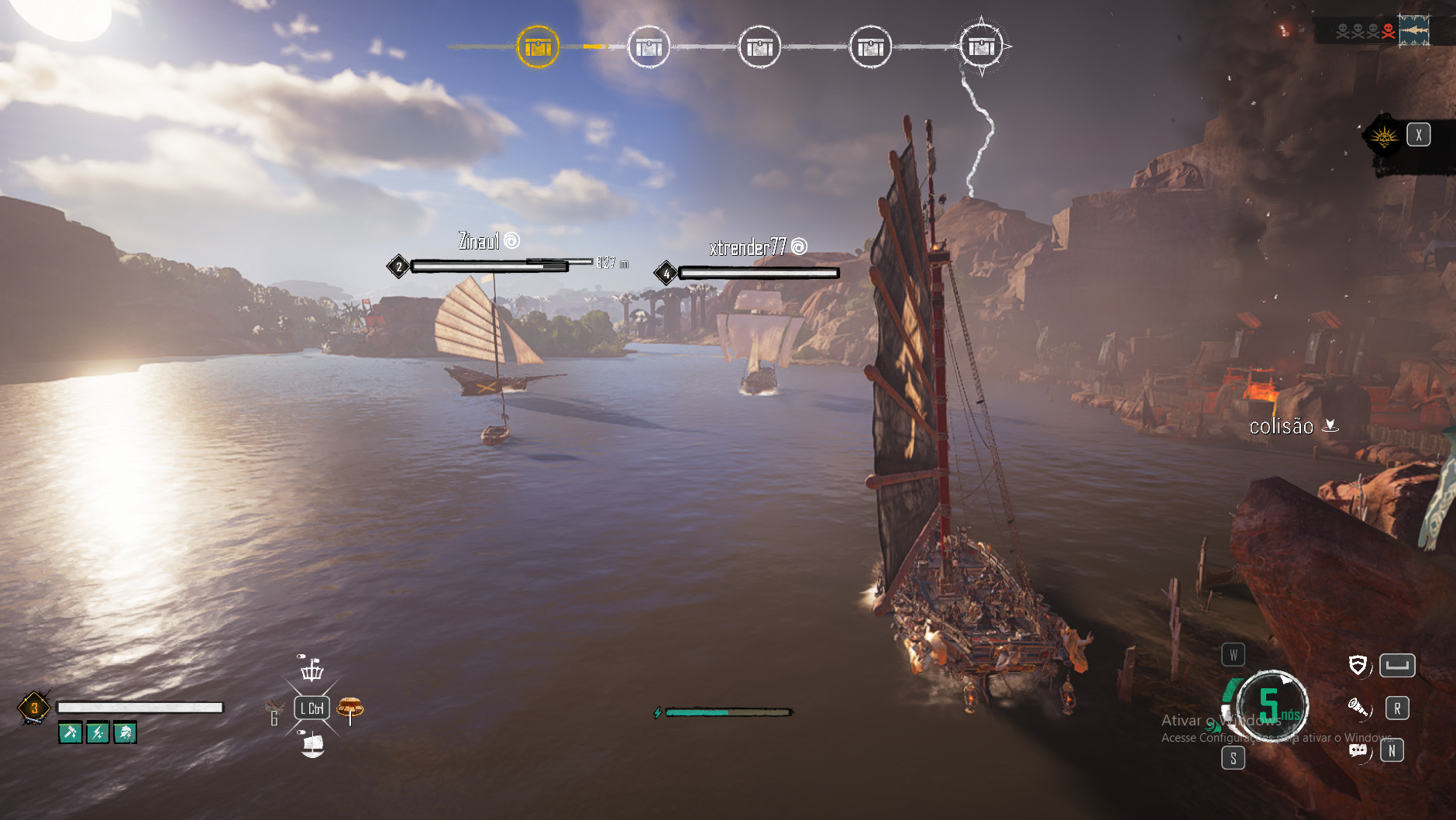Image resolution: width=1456 pixels, height=820 pixels.
Task: Open the golden skull sun icon
Action: tap(1384, 137)
